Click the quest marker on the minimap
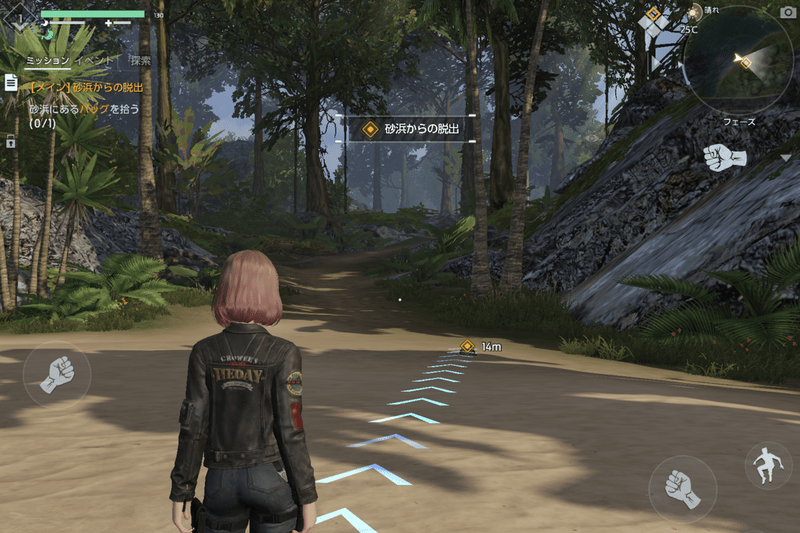Screen dimensions: 800x533 [x=745, y=63]
